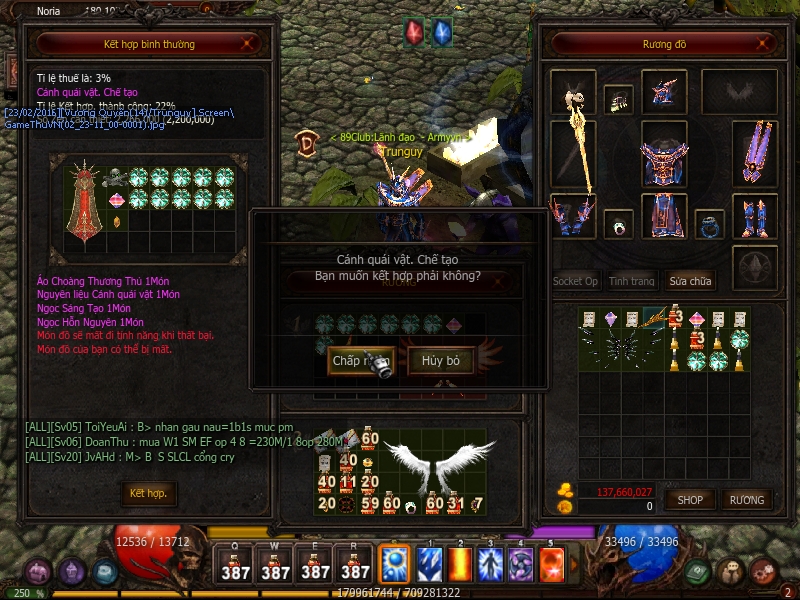
Task: Click the Kết hợp combine button
Action: [x=148, y=493]
